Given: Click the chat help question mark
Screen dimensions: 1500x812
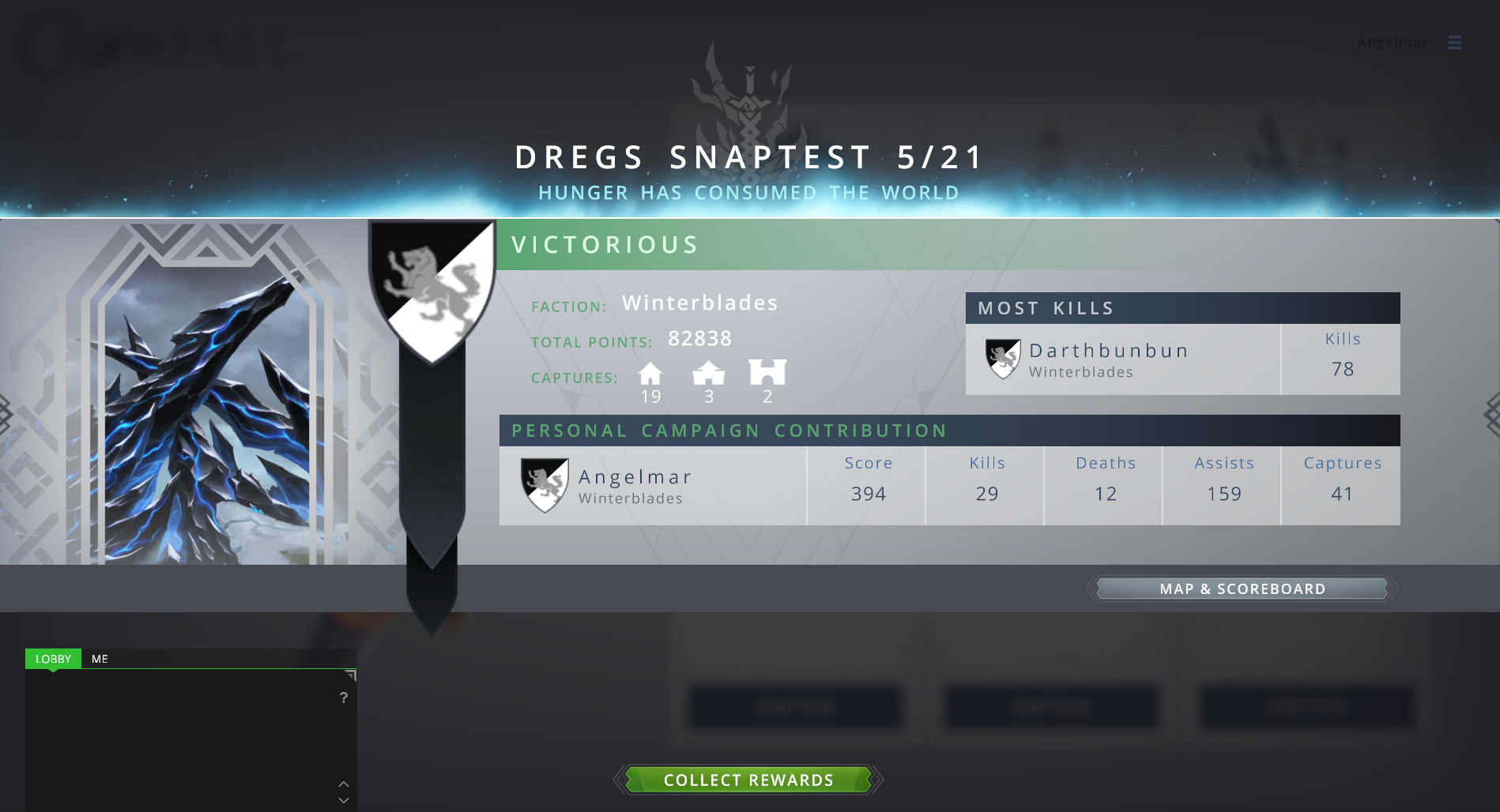Looking at the screenshot, I should tap(344, 697).
